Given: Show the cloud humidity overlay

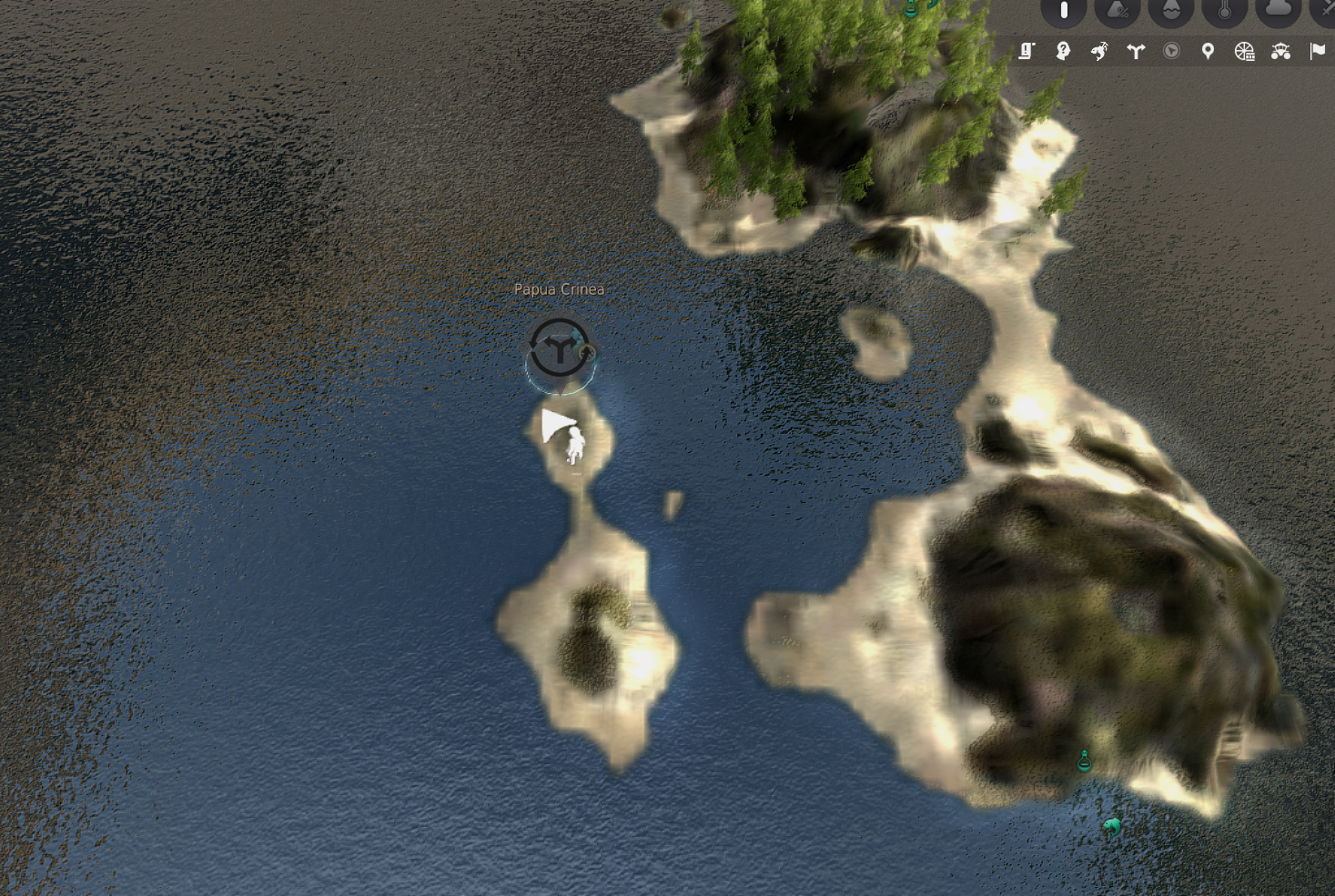Looking at the screenshot, I should tap(1278, 9).
